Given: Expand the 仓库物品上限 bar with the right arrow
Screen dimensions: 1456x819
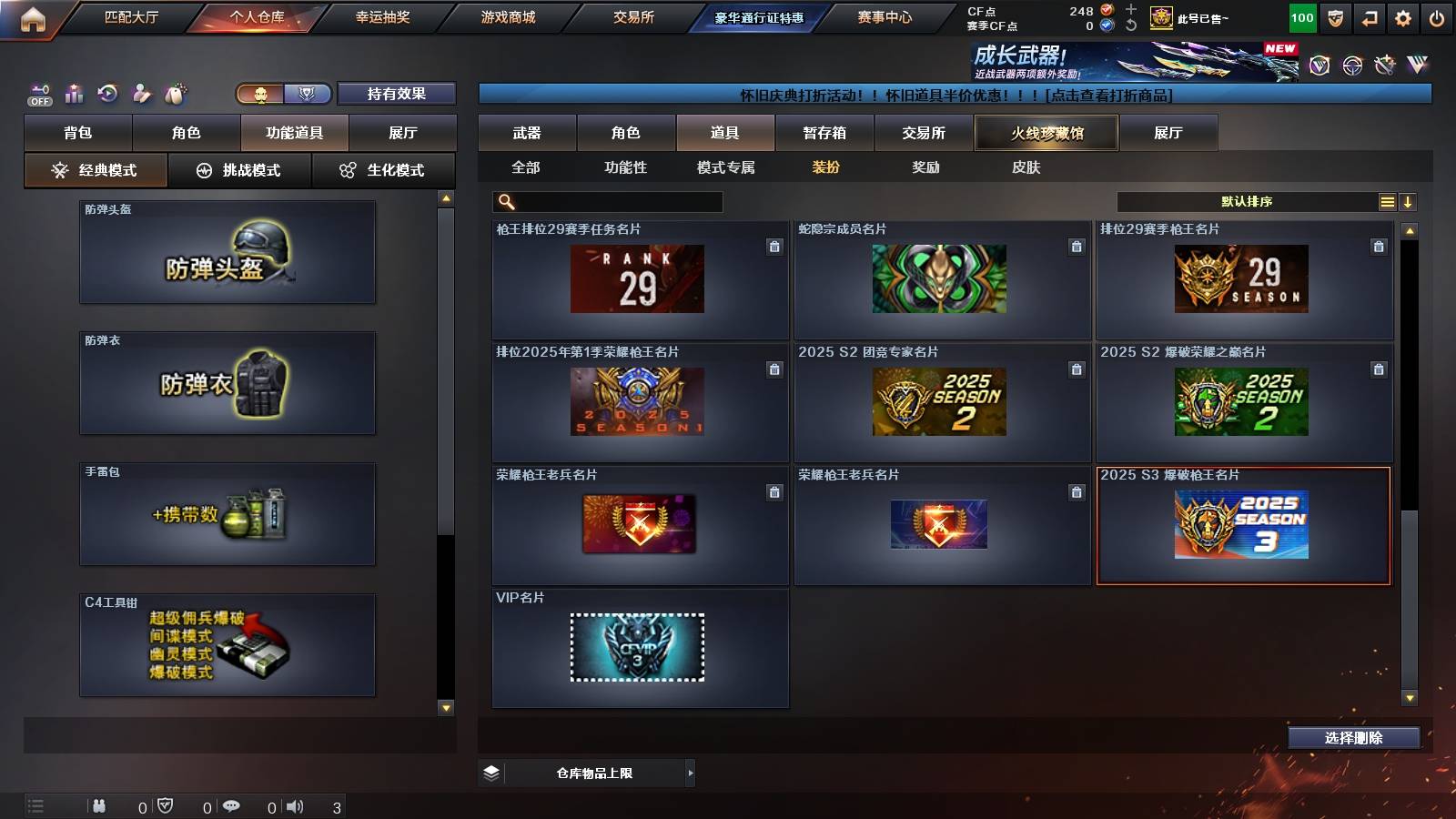Looking at the screenshot, I should point(690,773).
